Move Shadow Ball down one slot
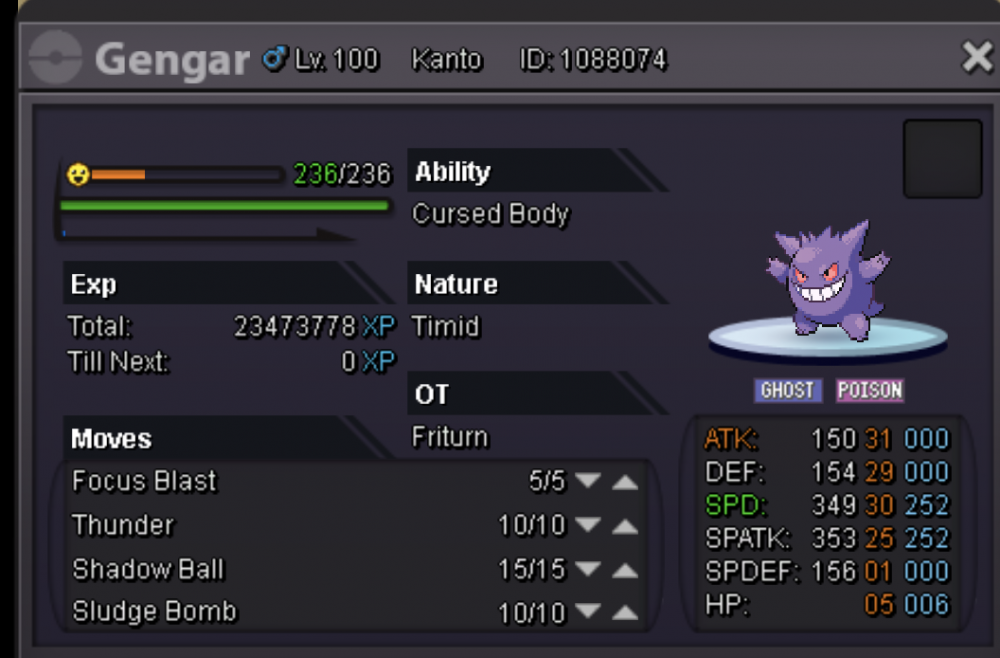 pyautogui.click(x=588, y=570)
